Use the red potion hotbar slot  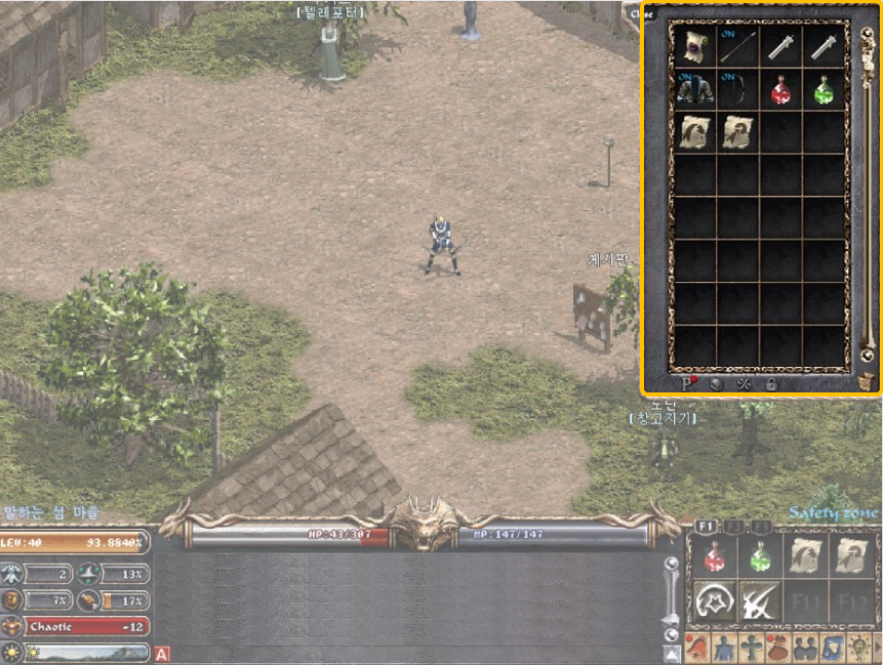[x=715, y=556]
